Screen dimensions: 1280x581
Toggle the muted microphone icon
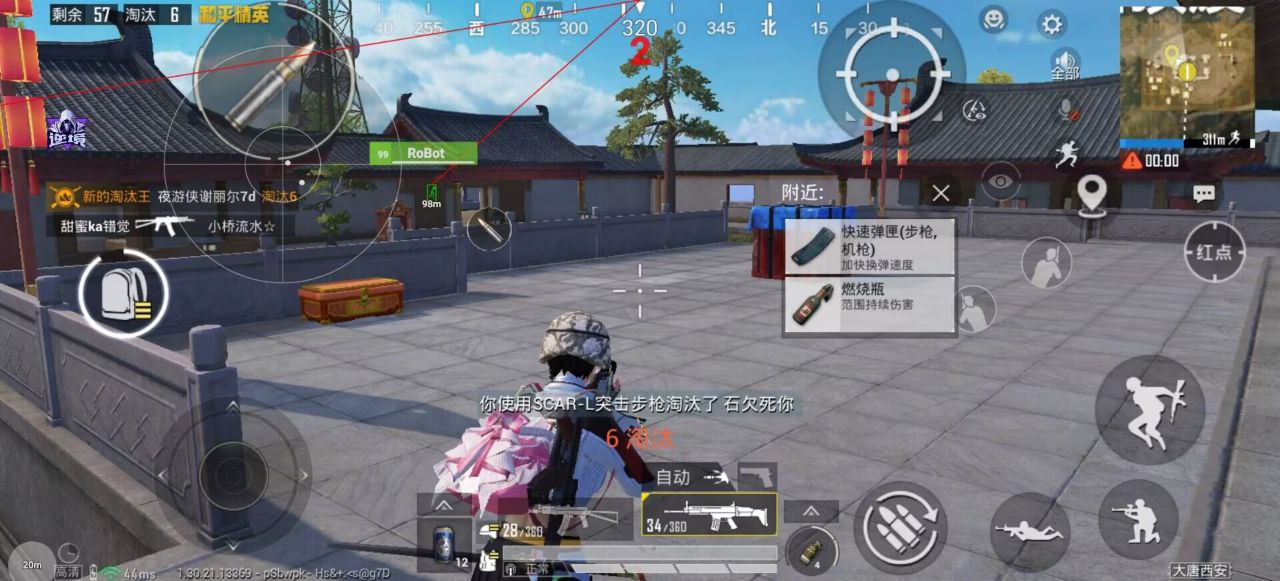tap(1068, 107)
